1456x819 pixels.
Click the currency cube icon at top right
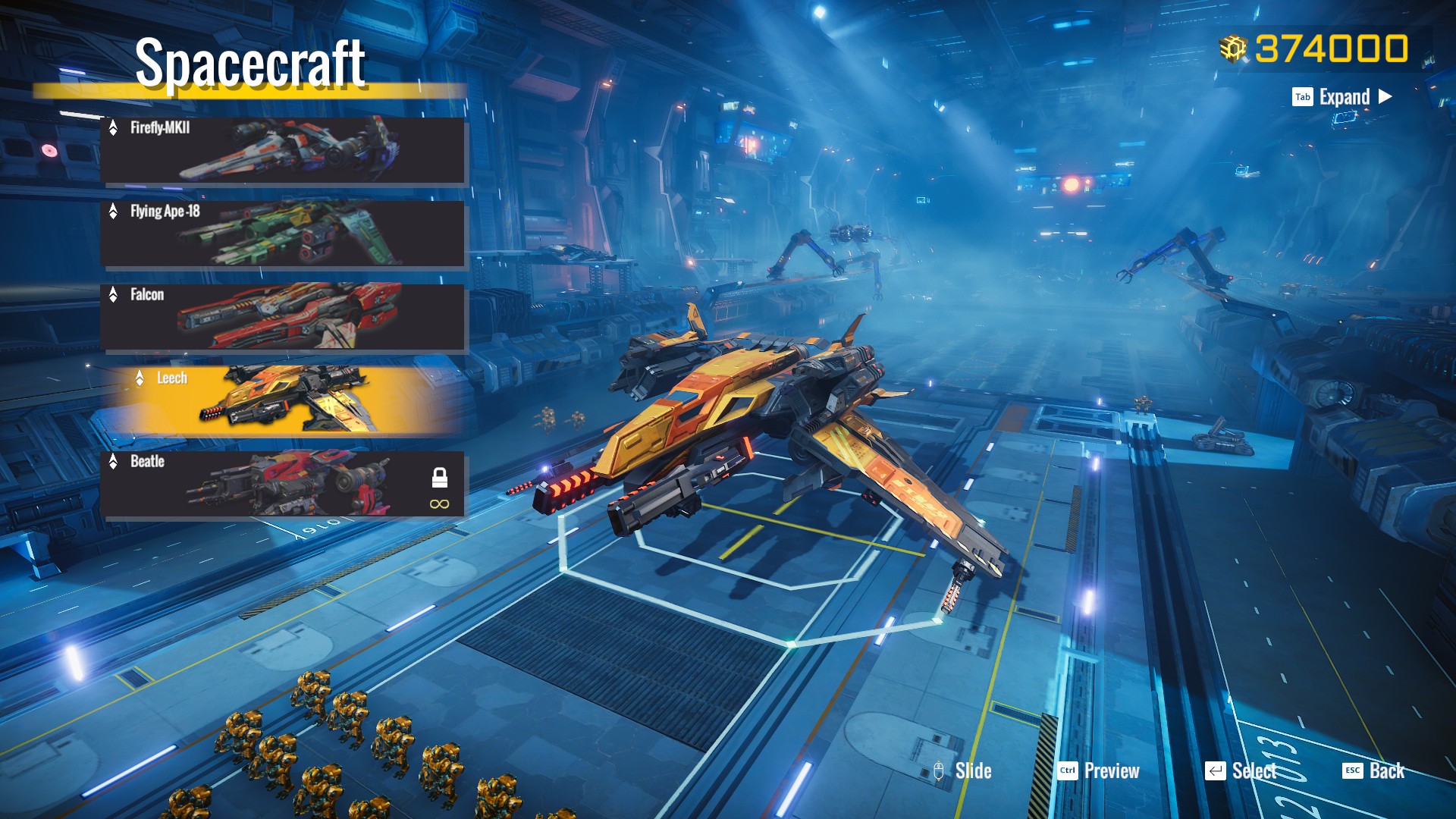coord(1234,48)
